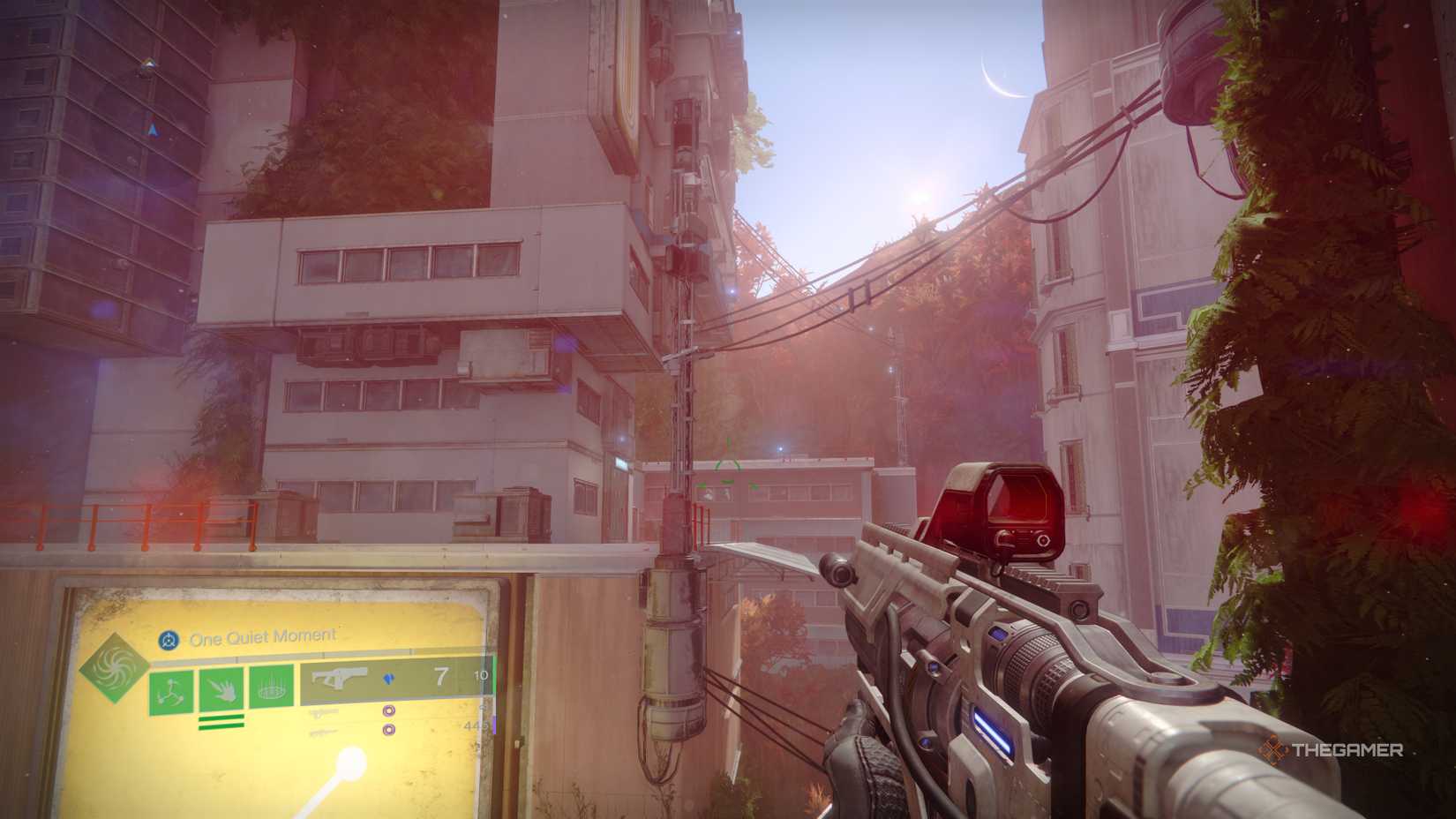
Task: Select the Void super diamond icon
Action: 116,671
